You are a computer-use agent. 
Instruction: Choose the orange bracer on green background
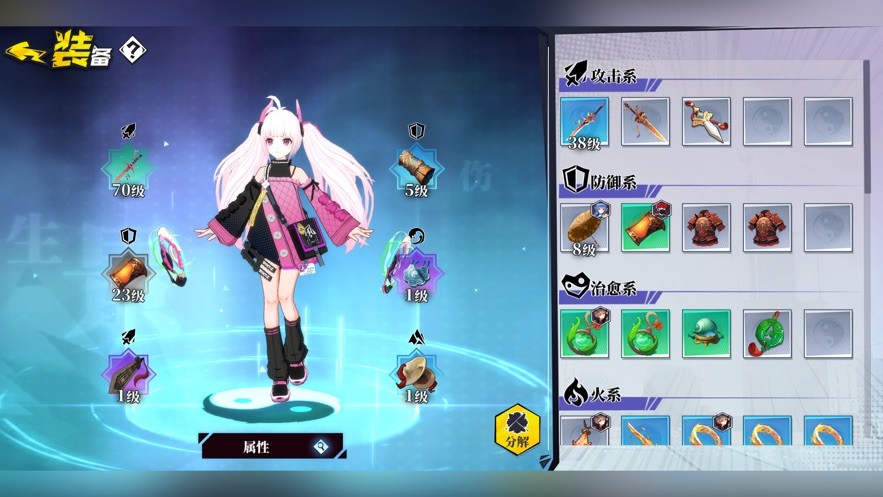coord(645,228)
